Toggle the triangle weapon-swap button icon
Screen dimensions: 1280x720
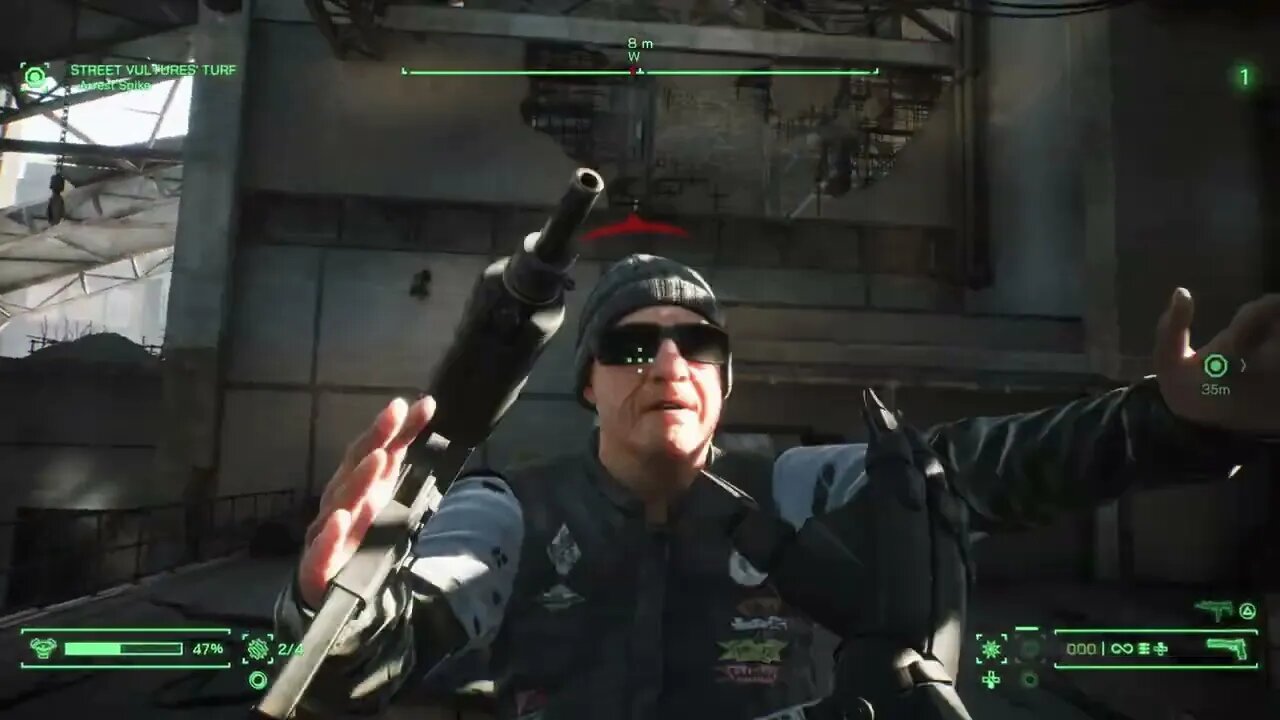[1248, 609]
